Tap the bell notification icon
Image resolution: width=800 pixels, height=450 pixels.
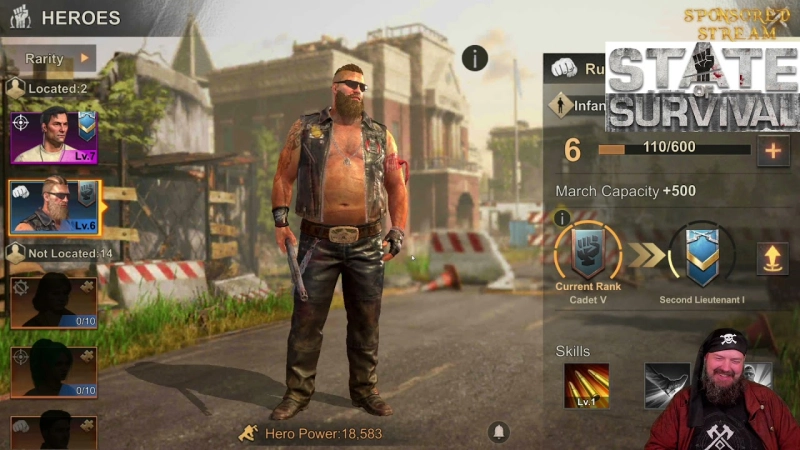coord(498,431)
